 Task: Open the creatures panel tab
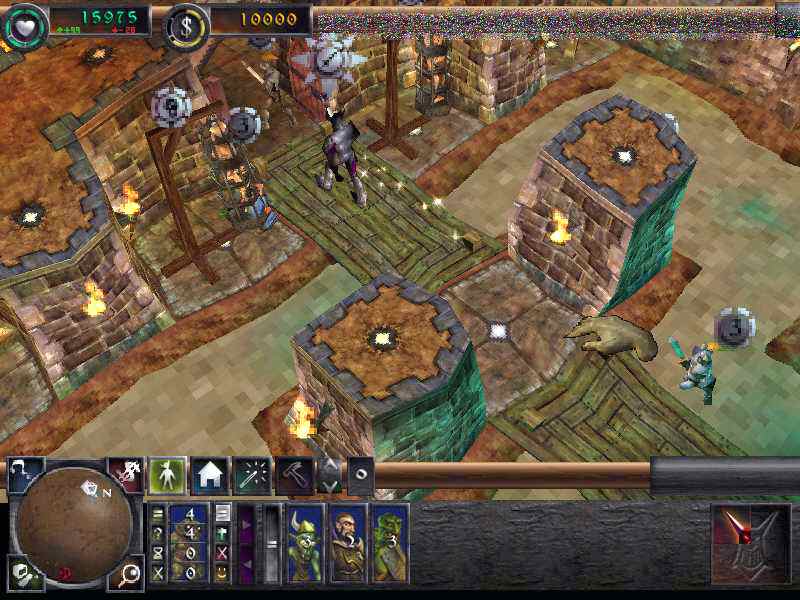pyautogui.click(x=167, y=474)
